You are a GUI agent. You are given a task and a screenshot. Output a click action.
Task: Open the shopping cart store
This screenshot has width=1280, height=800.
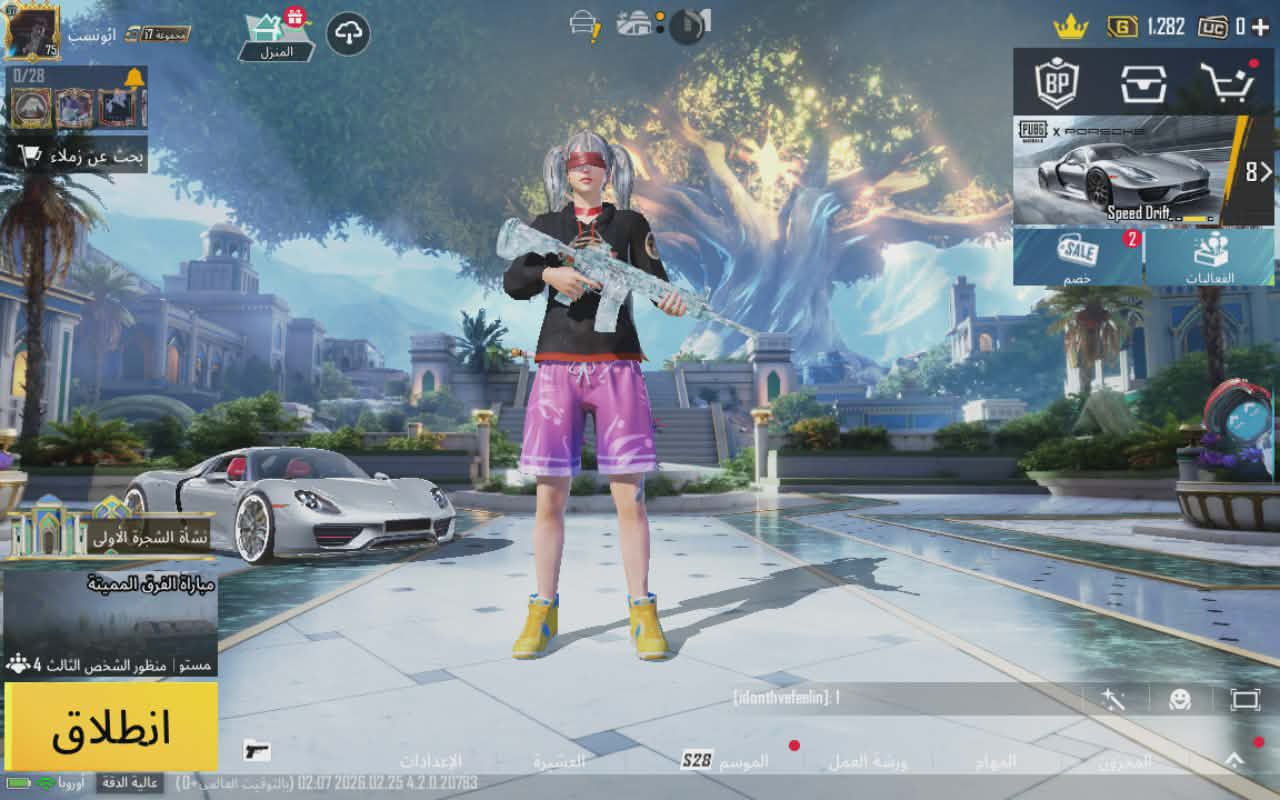[1226, 84]
